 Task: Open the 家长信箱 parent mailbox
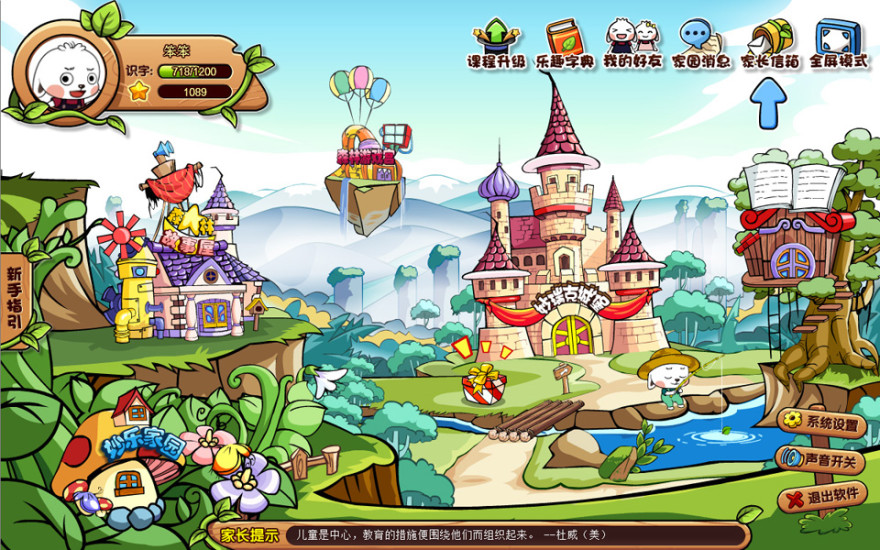pos(769,44)
